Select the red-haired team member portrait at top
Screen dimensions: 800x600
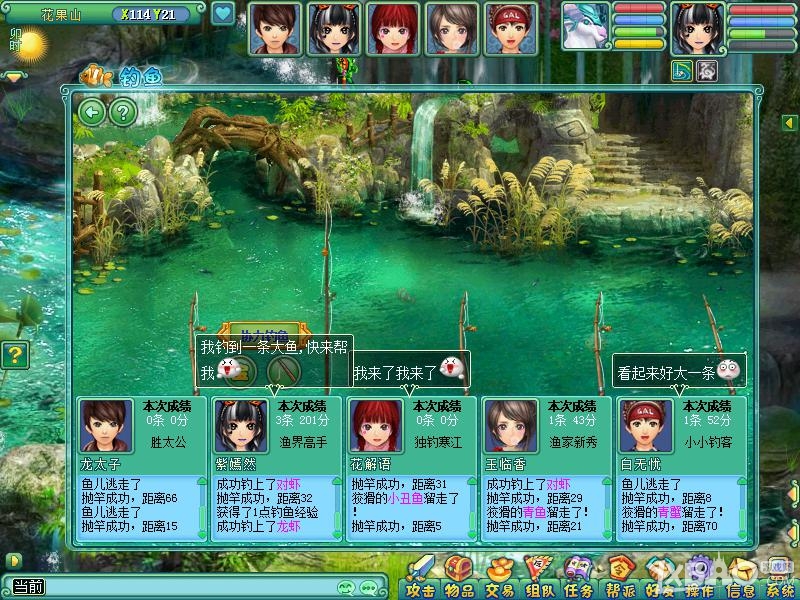pos(392,27)
